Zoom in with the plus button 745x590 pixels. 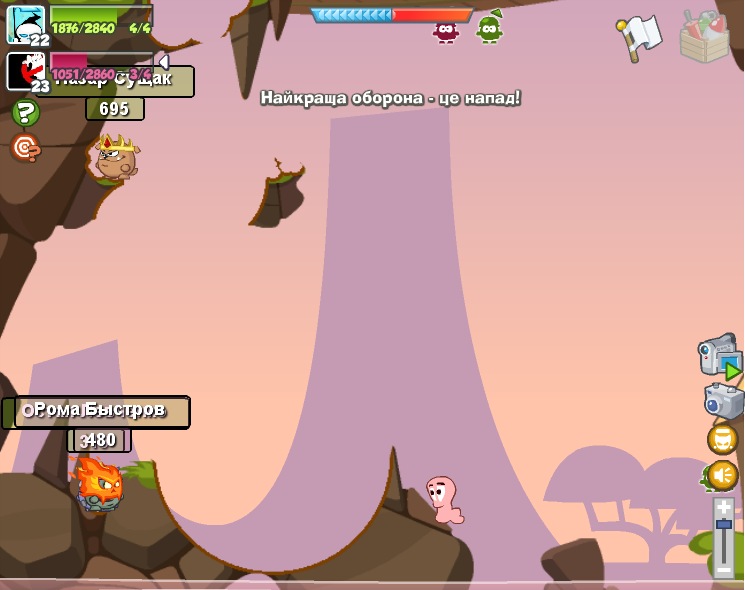click(724, 508)
